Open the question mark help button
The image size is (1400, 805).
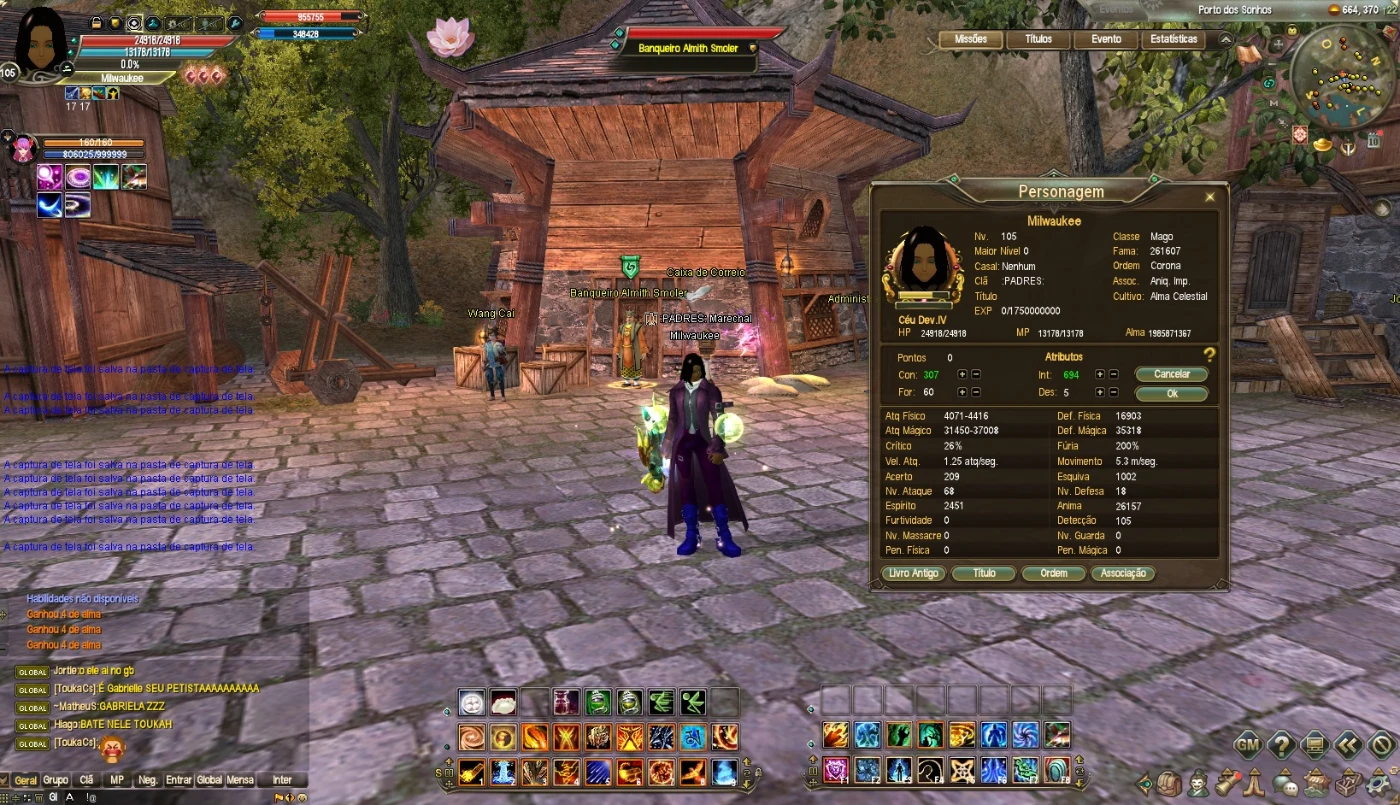pos(1281,744)
